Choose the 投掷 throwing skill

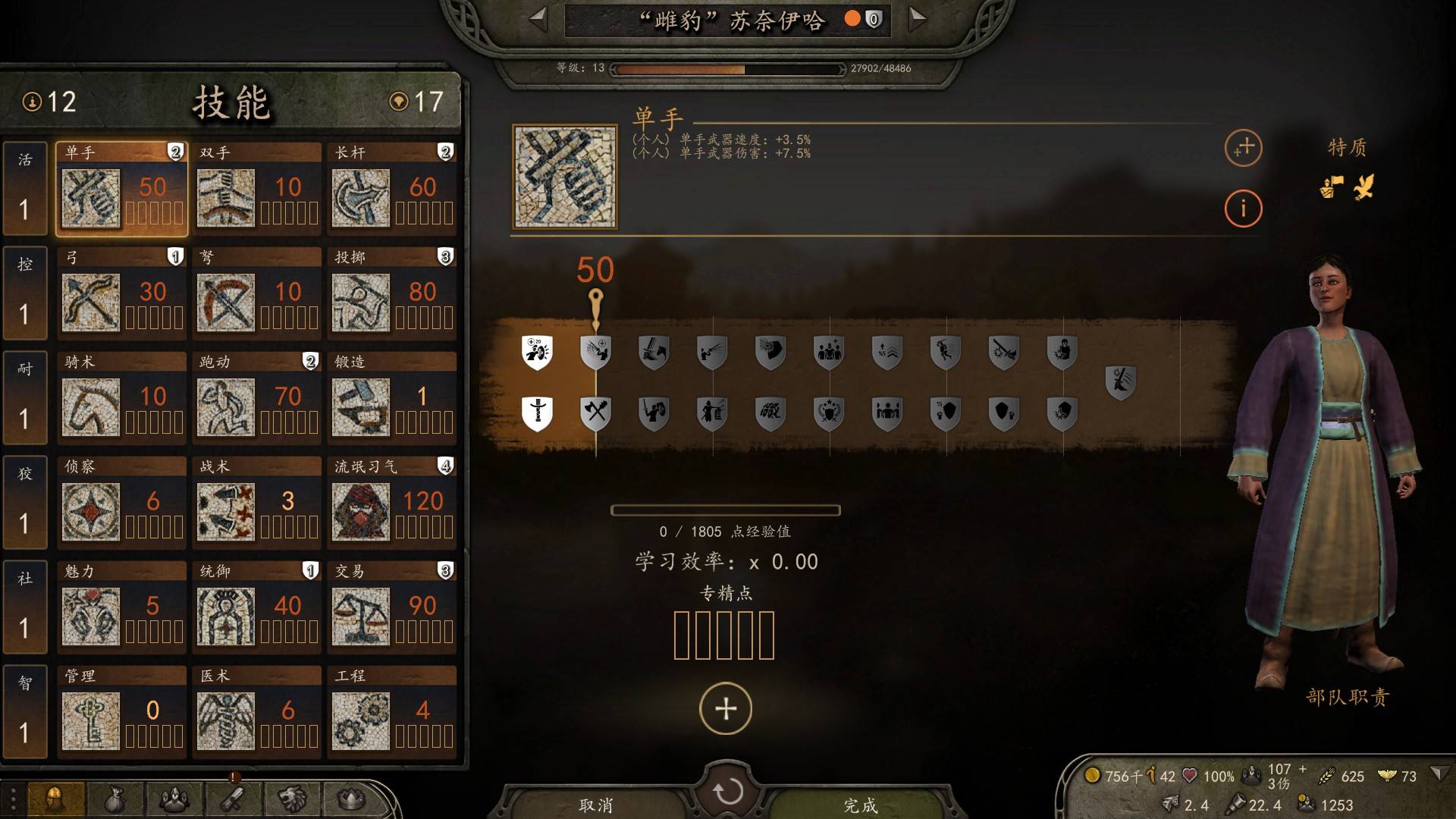coord(391,293)
